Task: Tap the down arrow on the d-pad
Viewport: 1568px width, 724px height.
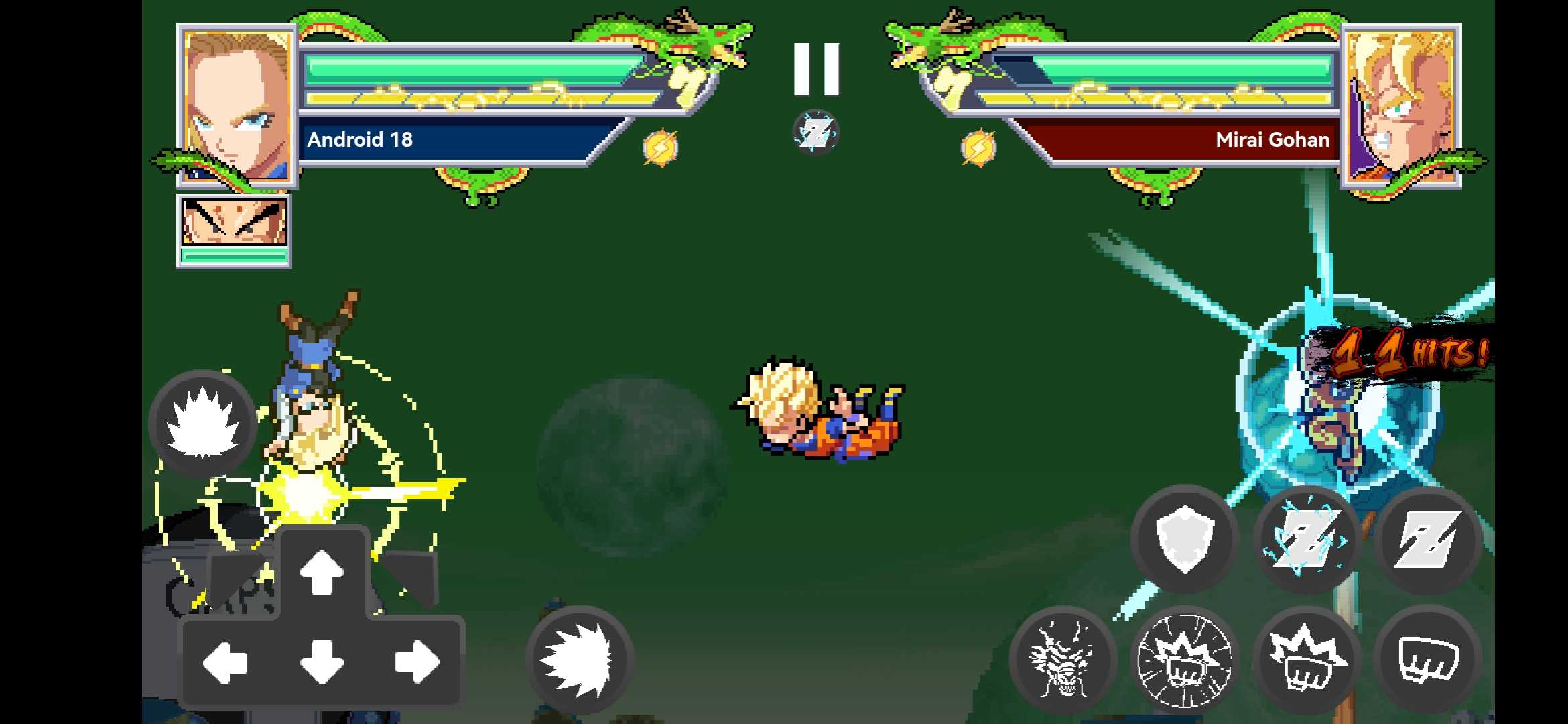Action: (x=322, y=662)
